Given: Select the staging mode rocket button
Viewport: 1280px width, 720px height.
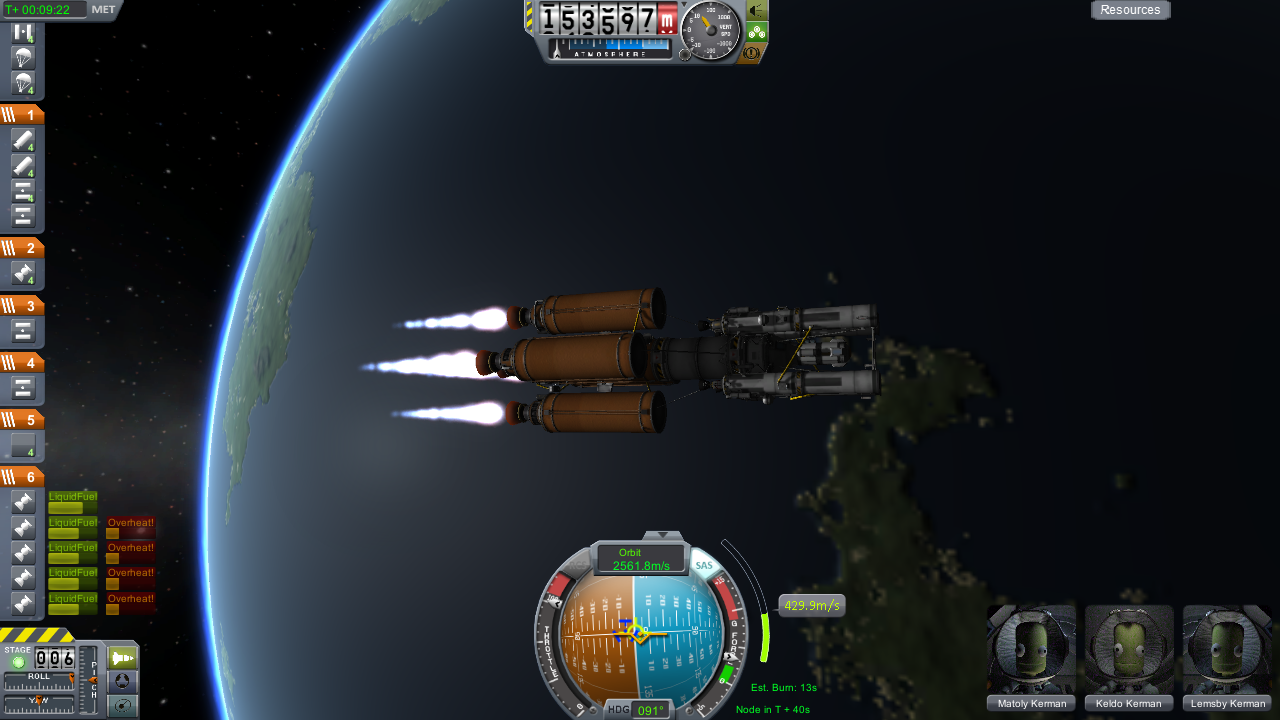Looking at the screenshot, I should [122, 657].
